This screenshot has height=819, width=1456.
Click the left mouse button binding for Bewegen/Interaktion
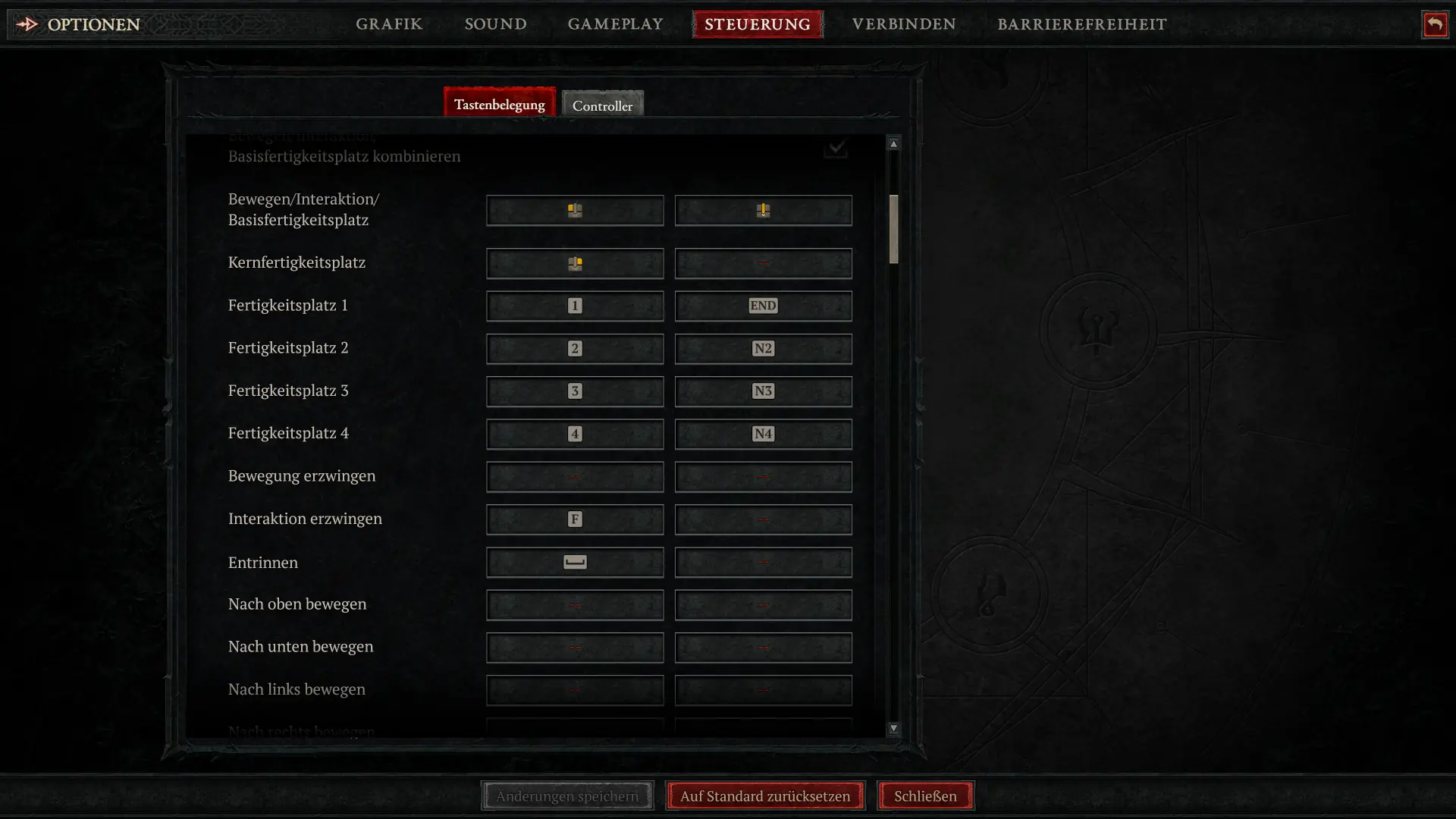[x=574, y=210]
